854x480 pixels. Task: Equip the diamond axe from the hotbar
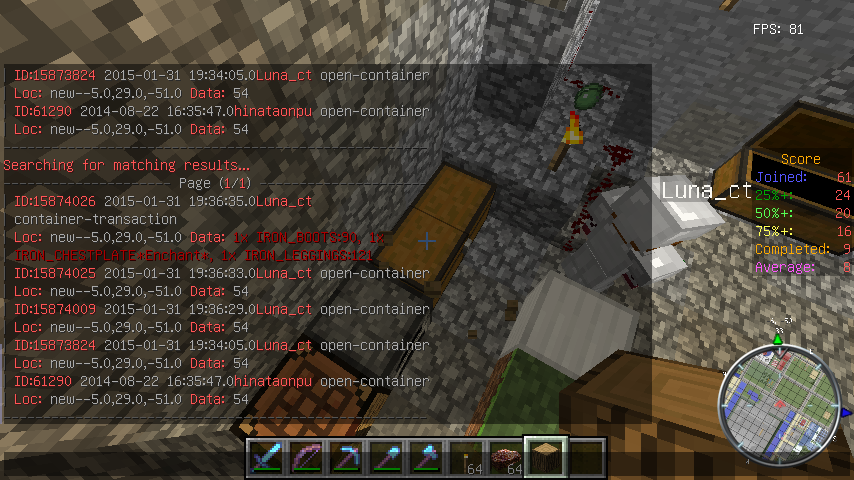coord(427,458)
